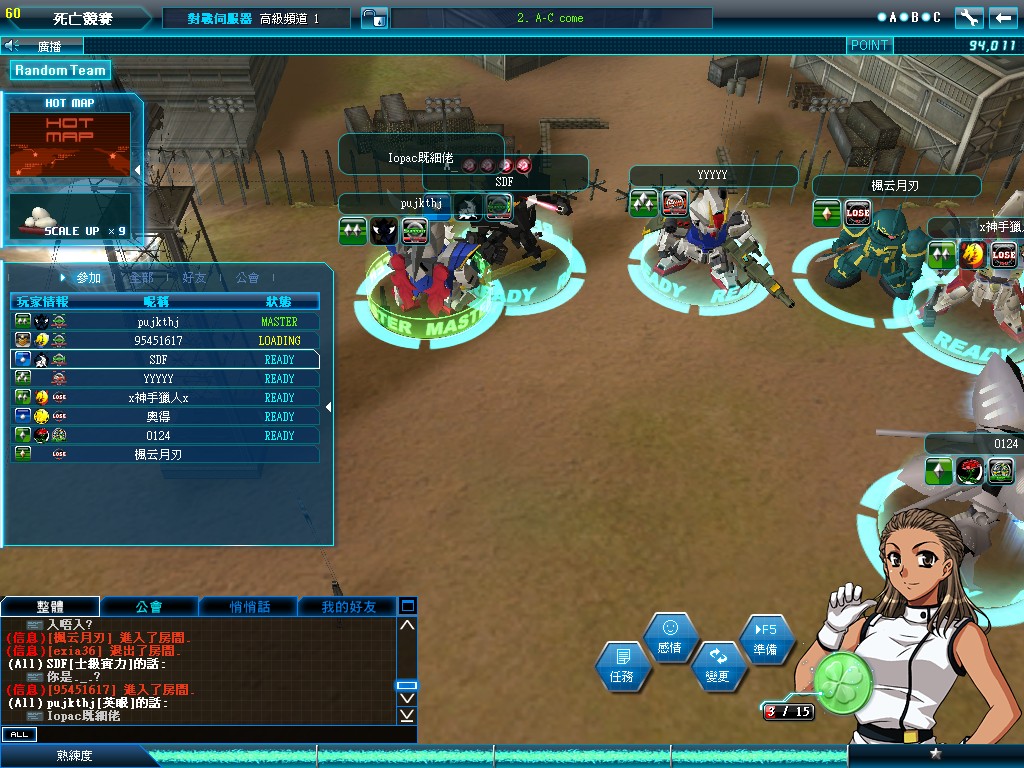1024x768 pixels.
Task: Open the HOT MAP preview
Action: [70, 144]
